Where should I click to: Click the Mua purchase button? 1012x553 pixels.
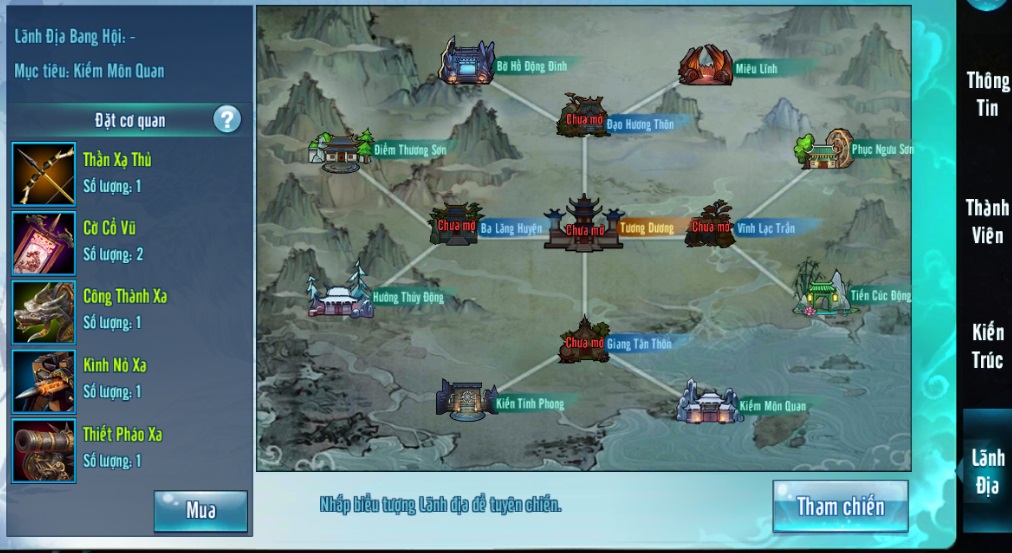coord(201,511)
